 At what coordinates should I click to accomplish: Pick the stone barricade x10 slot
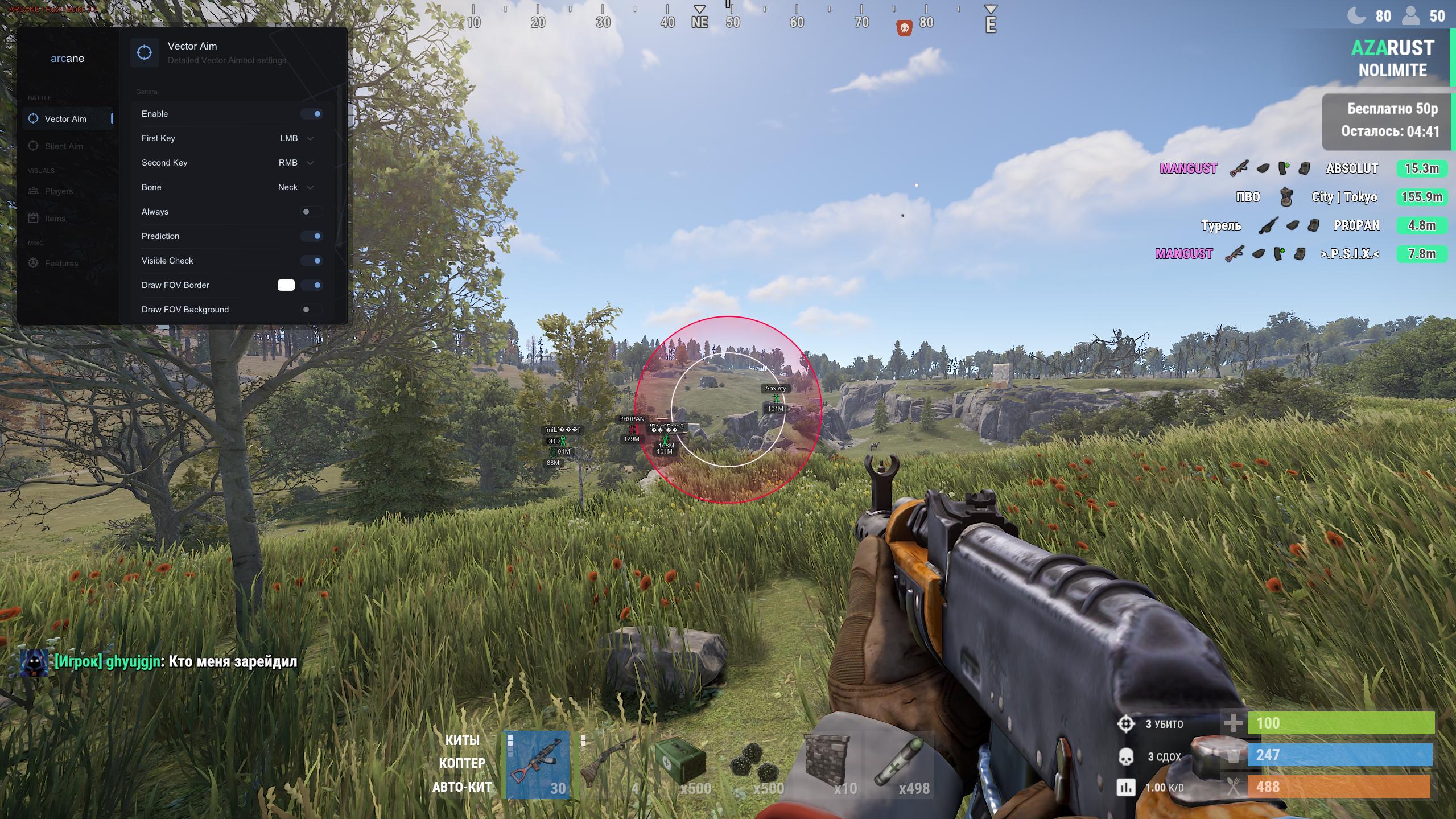[827, 766]
